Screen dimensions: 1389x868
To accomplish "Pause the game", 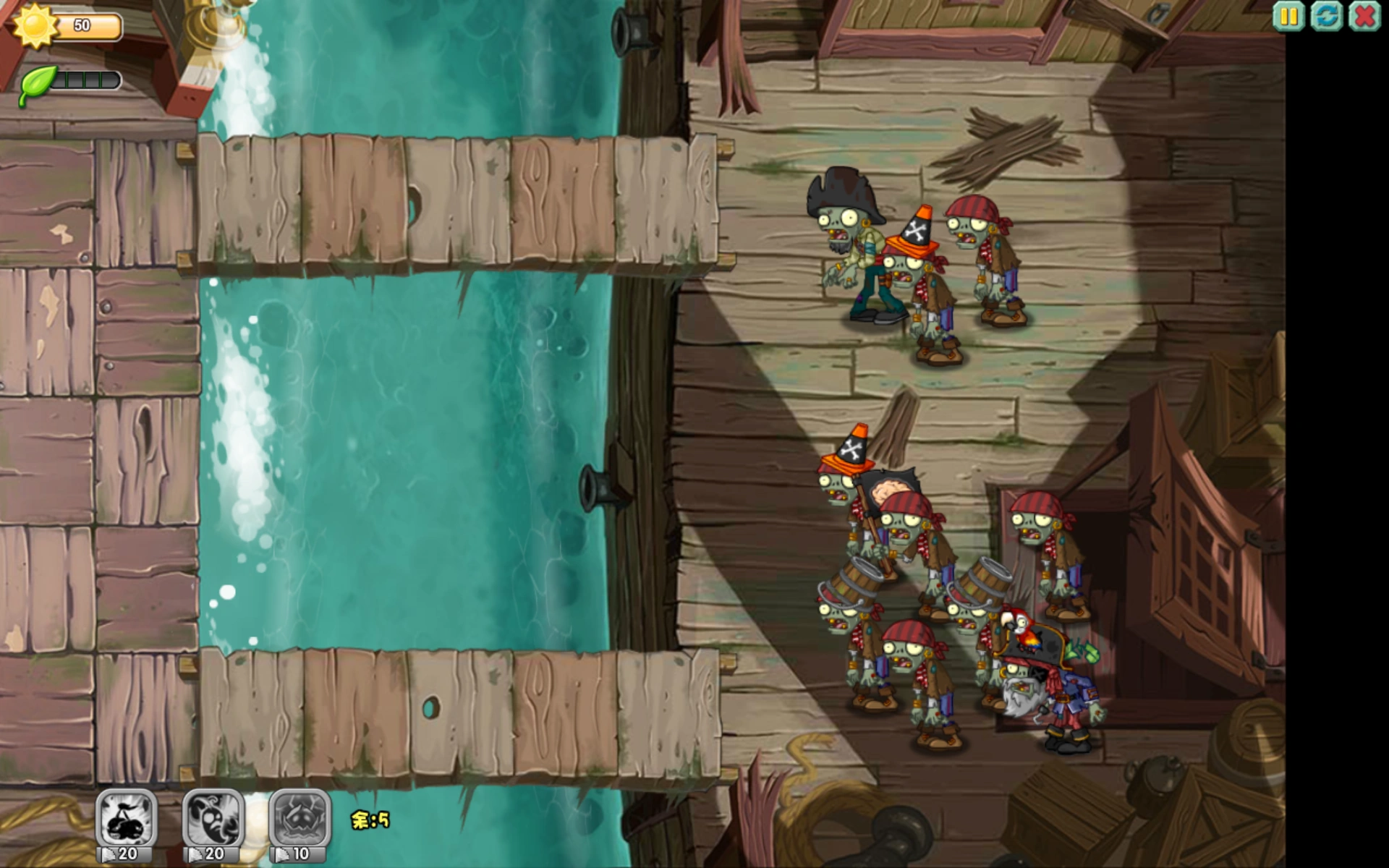I will click(1287, 16).
